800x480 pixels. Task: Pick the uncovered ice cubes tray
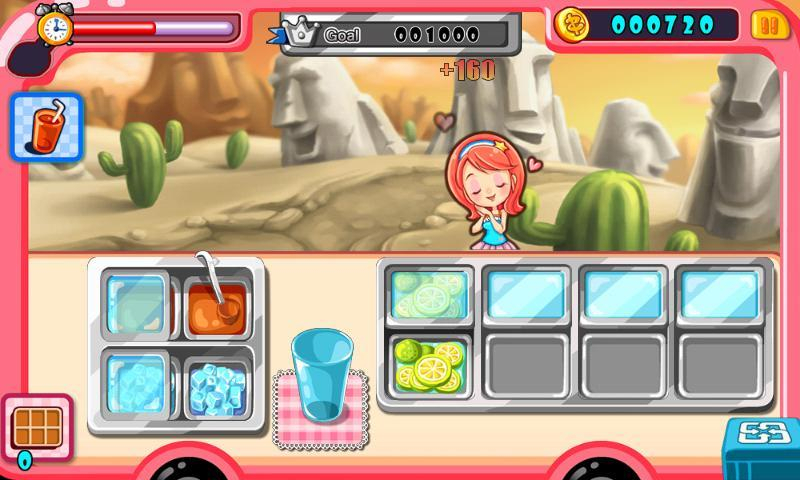[218, 385]
